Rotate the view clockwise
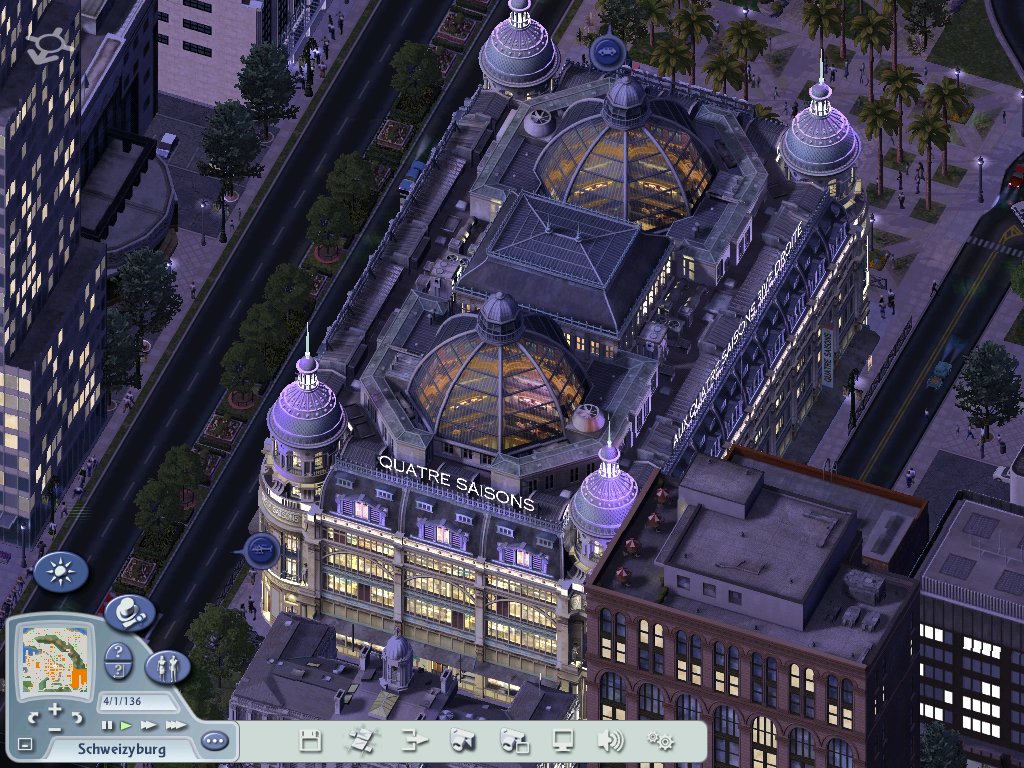The width and height of the screenshot is (1024, 768). [77, 716]
